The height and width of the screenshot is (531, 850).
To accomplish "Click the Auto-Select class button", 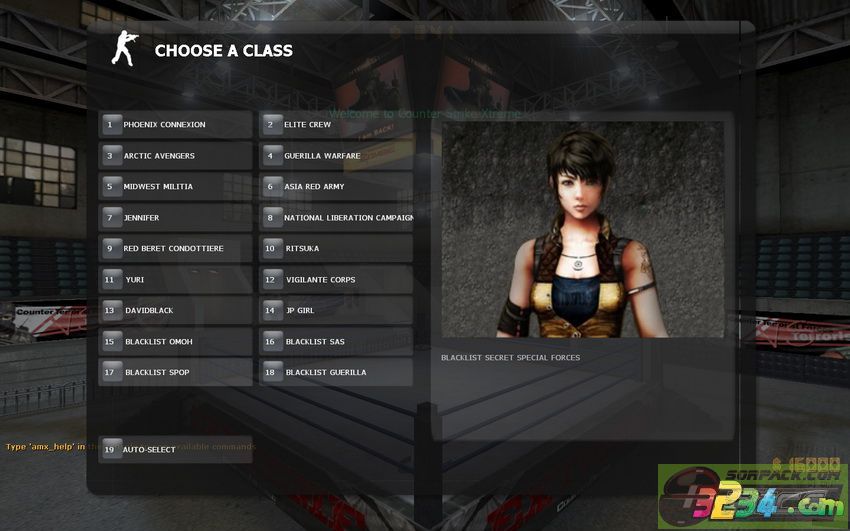I will (x=175, y=450).
